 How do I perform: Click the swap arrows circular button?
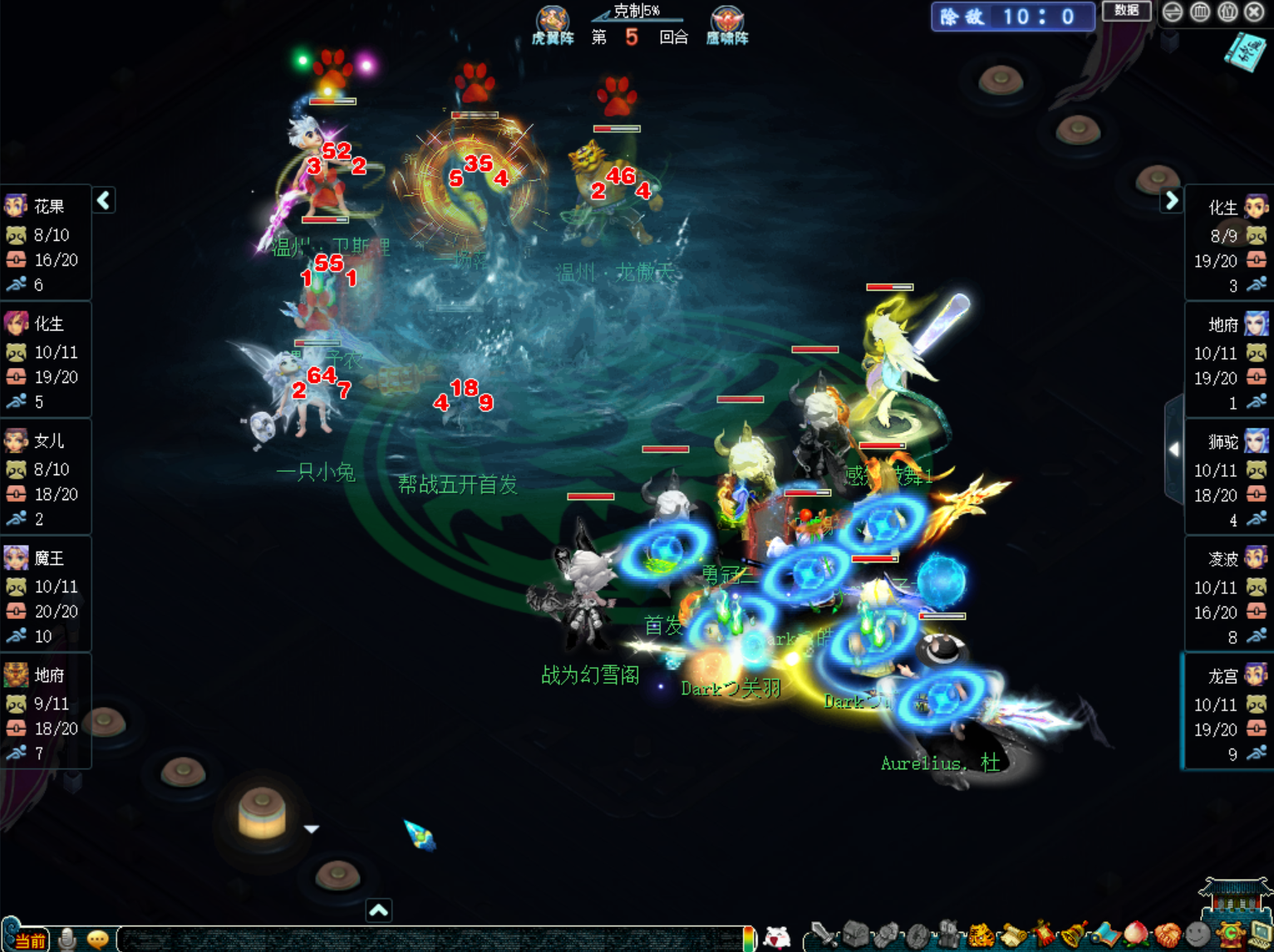point(1173,12)
